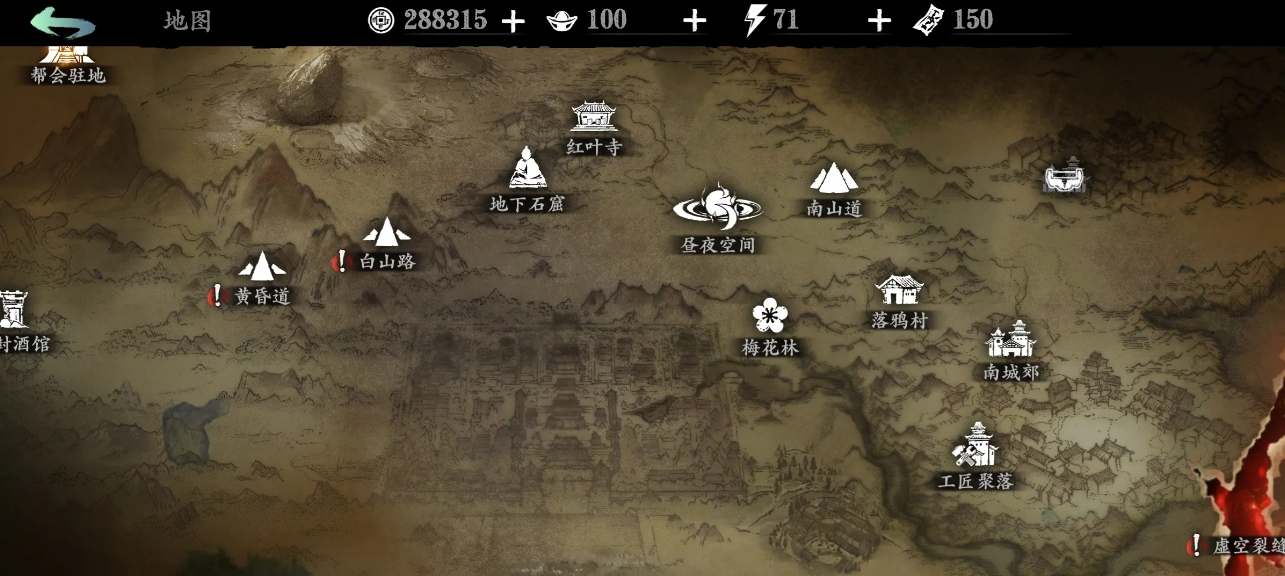Image resolution: width=1285 pixels, height=576 pixels.
Task: Select the 帮会驻地 map location
Action: click(67, 58)
